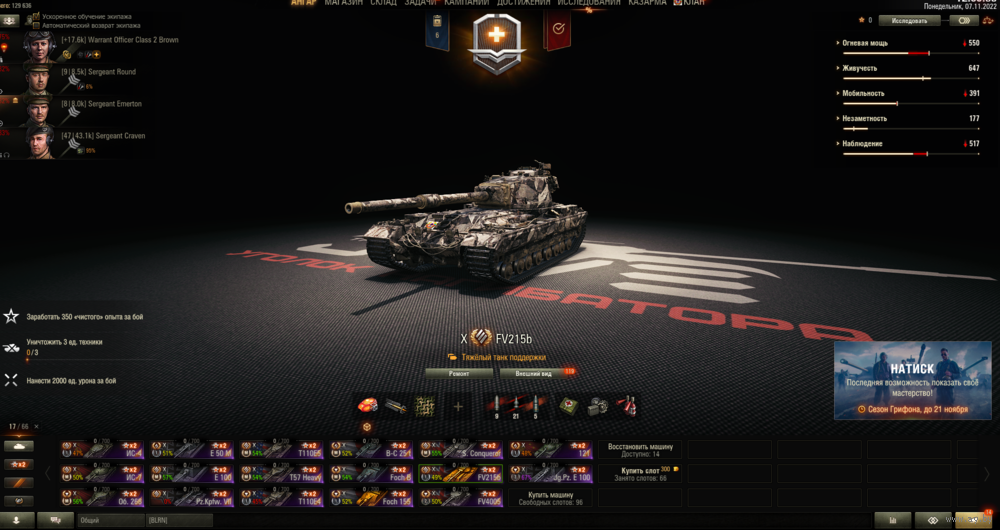1000x530 pixels.
Task: Add equipment via the empty plus slot
Action: pos(458,406)
